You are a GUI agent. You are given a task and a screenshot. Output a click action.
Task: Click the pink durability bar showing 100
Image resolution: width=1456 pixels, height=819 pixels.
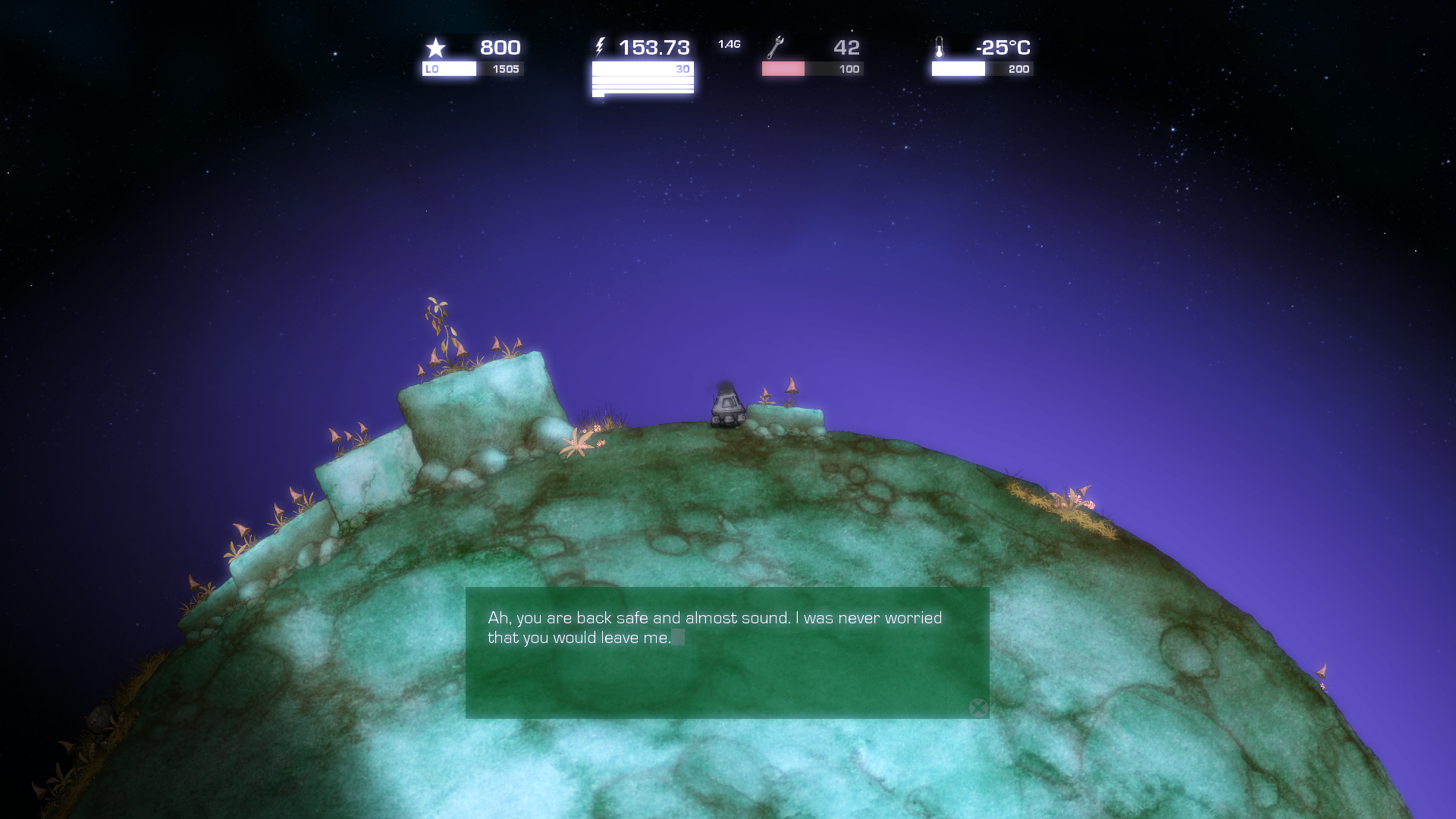click(x=783, y=69)
